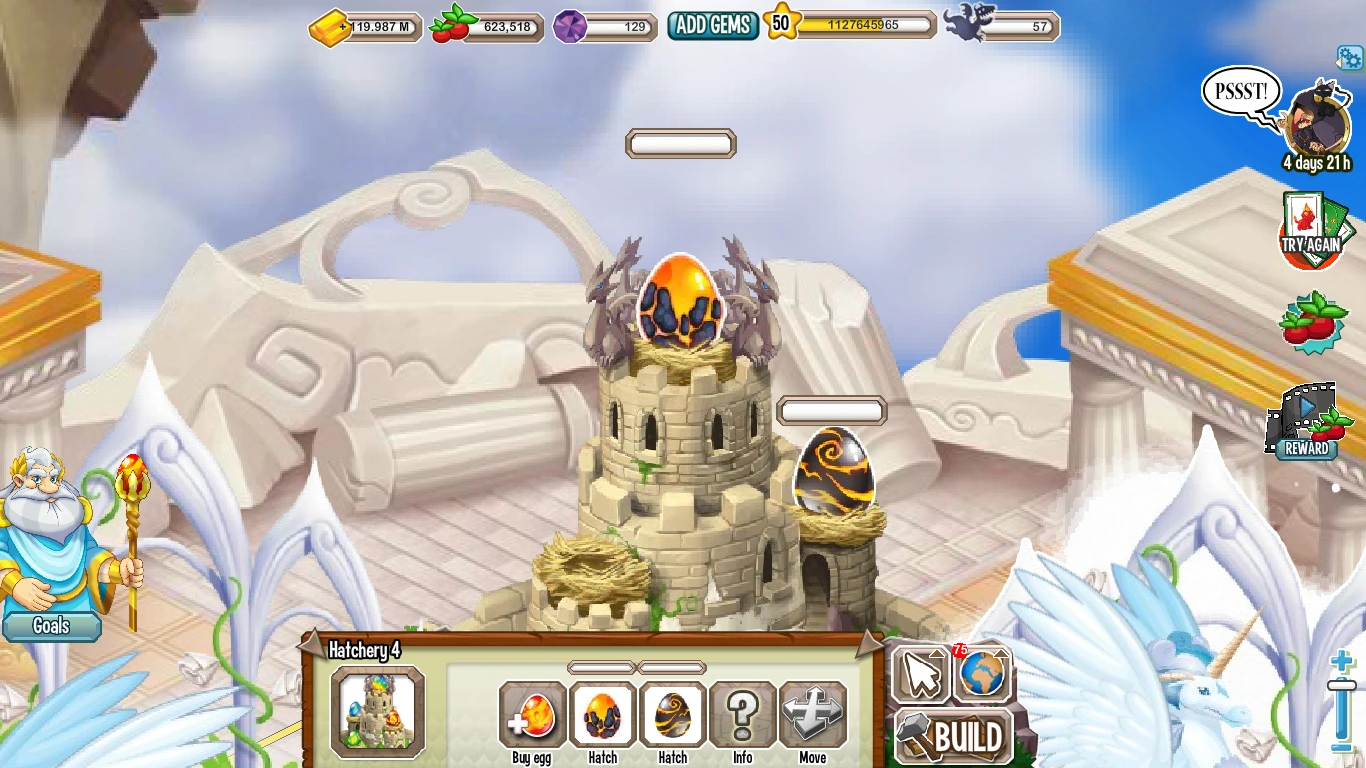Select the arrow cursor tool

(x=921, y=674)
